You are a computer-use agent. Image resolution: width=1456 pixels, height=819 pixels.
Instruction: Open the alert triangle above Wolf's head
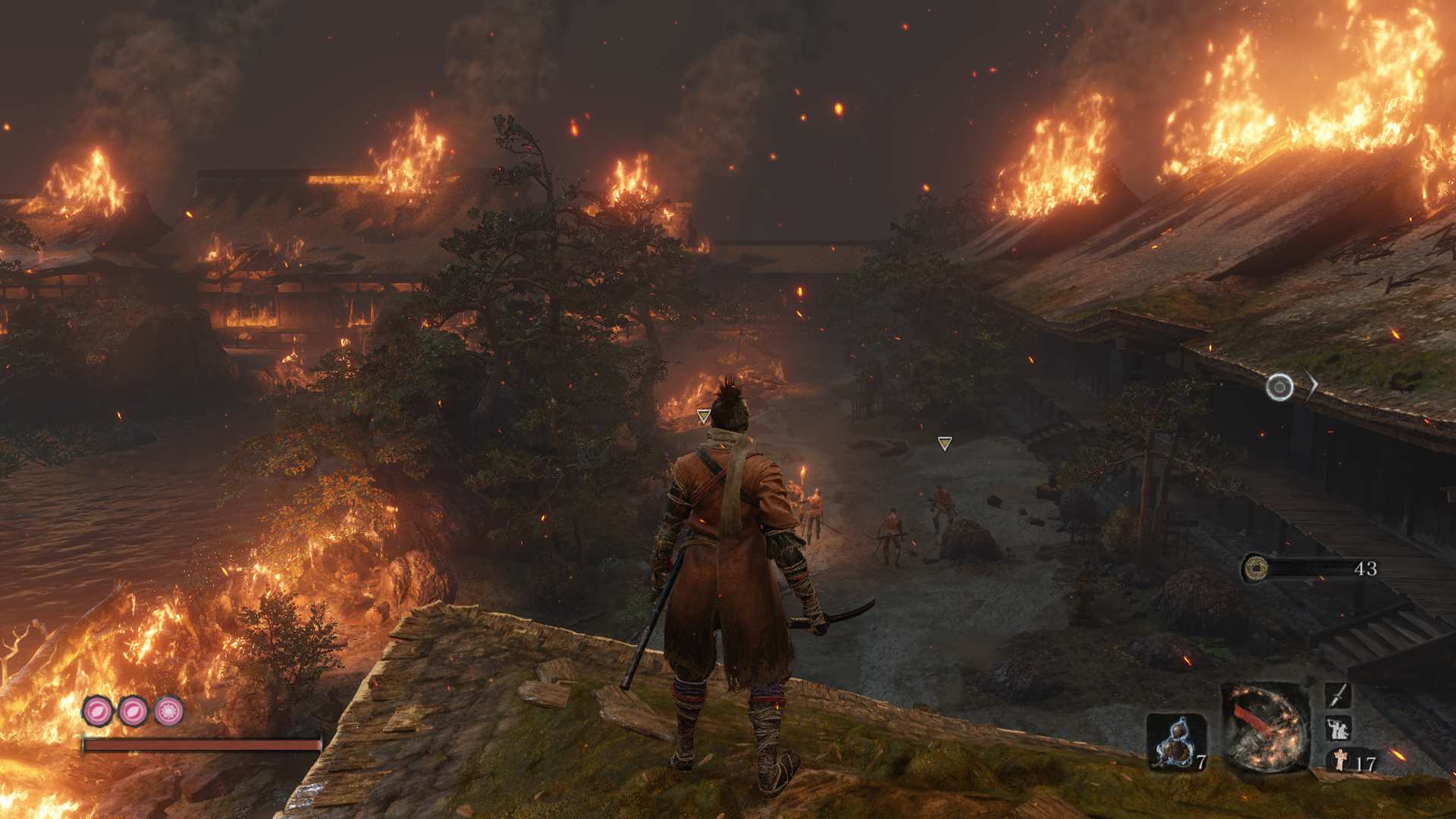point(703,415)
